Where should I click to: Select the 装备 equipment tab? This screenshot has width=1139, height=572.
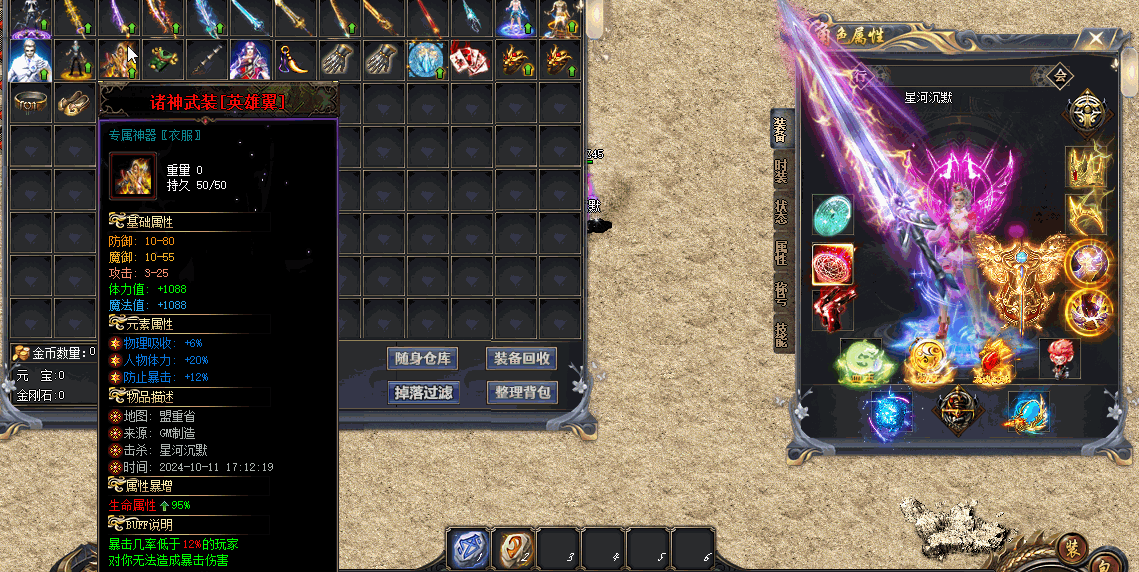point(782,129)
